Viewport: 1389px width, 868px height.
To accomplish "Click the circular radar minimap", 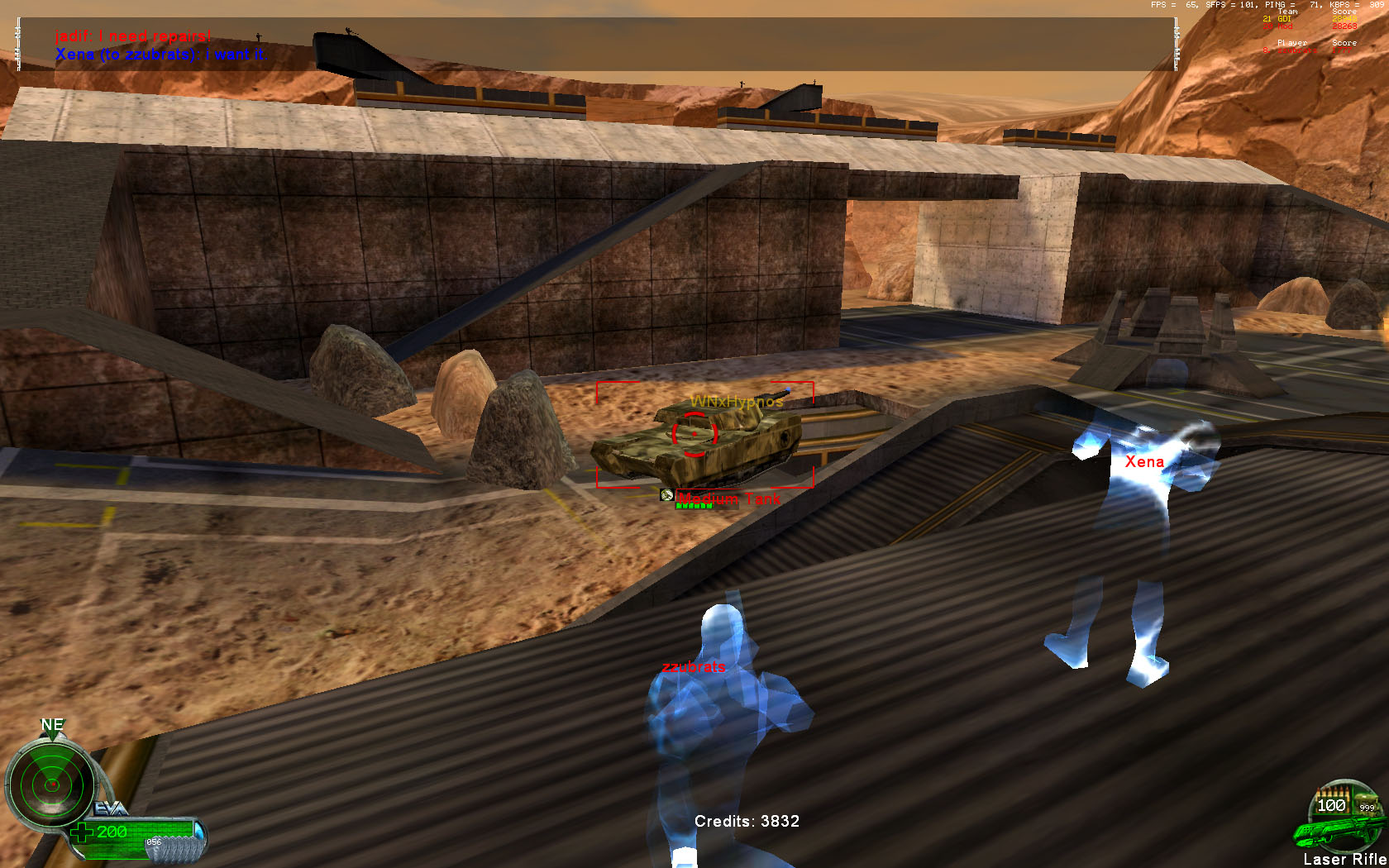I will click(x=50, y=783).
